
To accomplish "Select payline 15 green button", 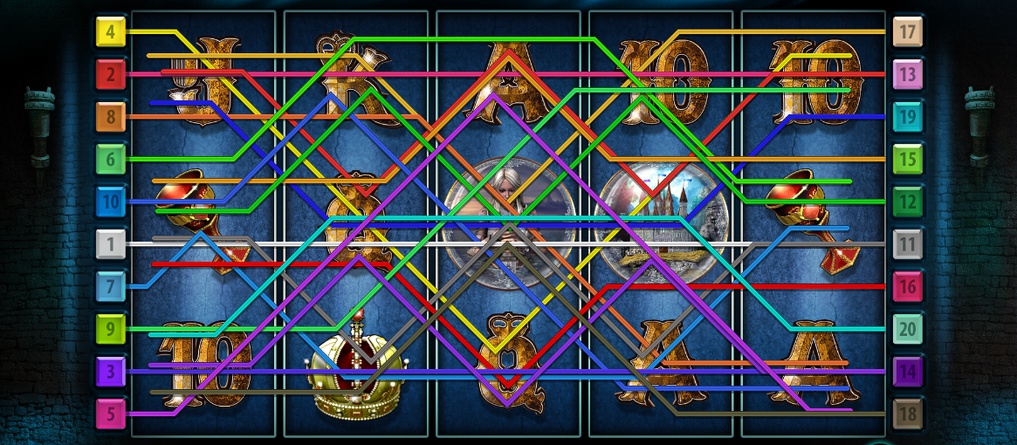I will click(907, 158).
